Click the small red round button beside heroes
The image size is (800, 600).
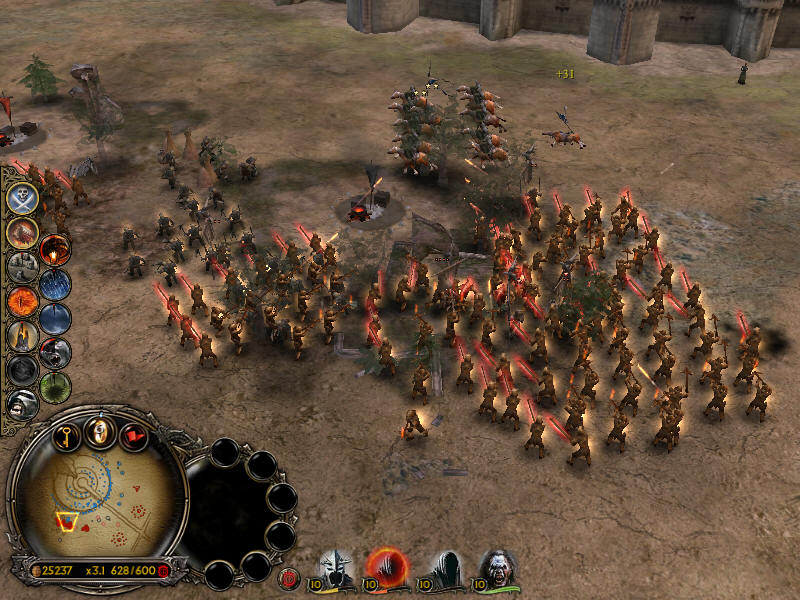[290, 577]
